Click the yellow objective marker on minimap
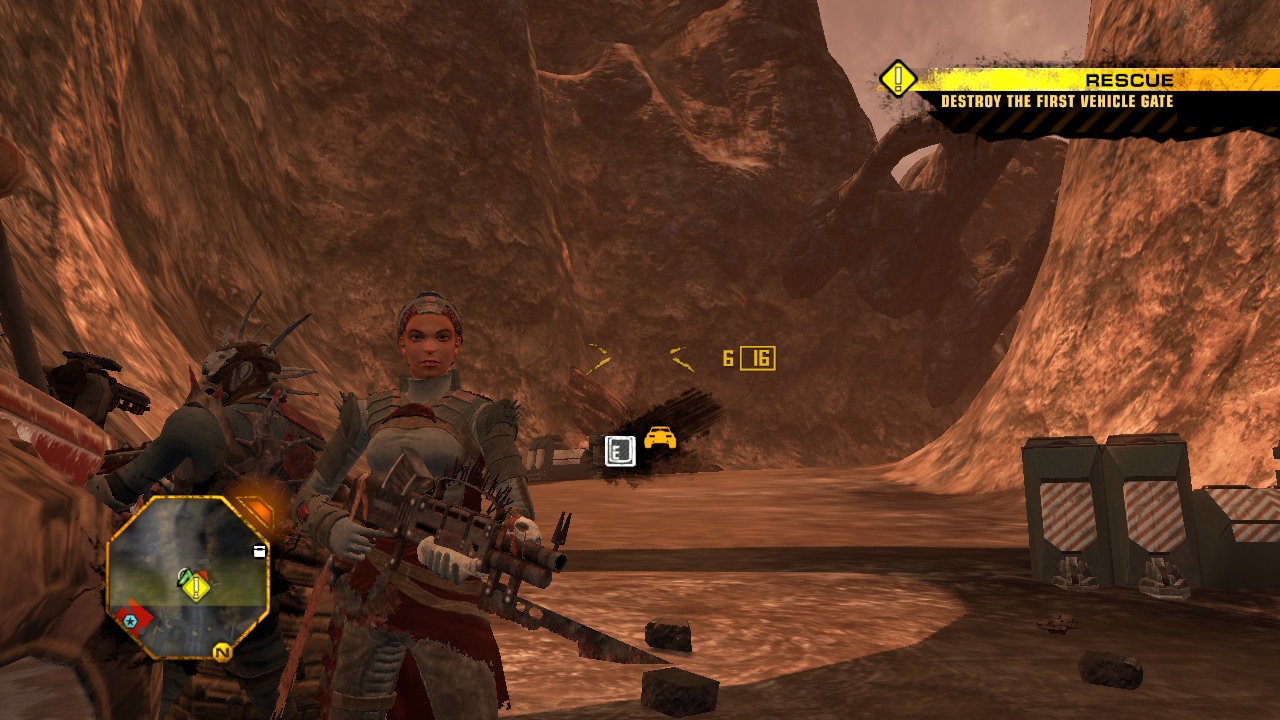 pyautogui.click(x=196, y=587)
